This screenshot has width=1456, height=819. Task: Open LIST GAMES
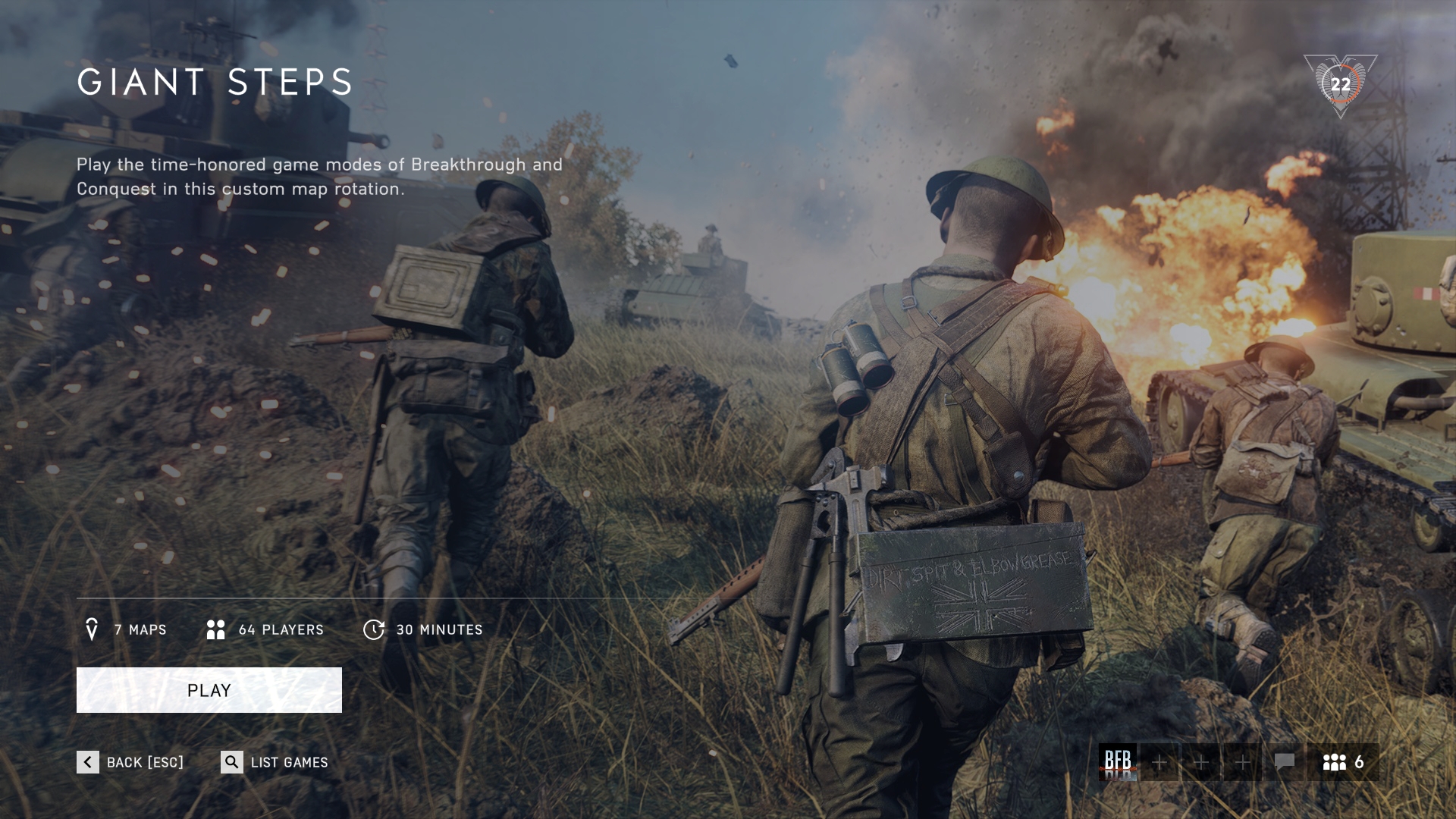[x=287, y=763]
